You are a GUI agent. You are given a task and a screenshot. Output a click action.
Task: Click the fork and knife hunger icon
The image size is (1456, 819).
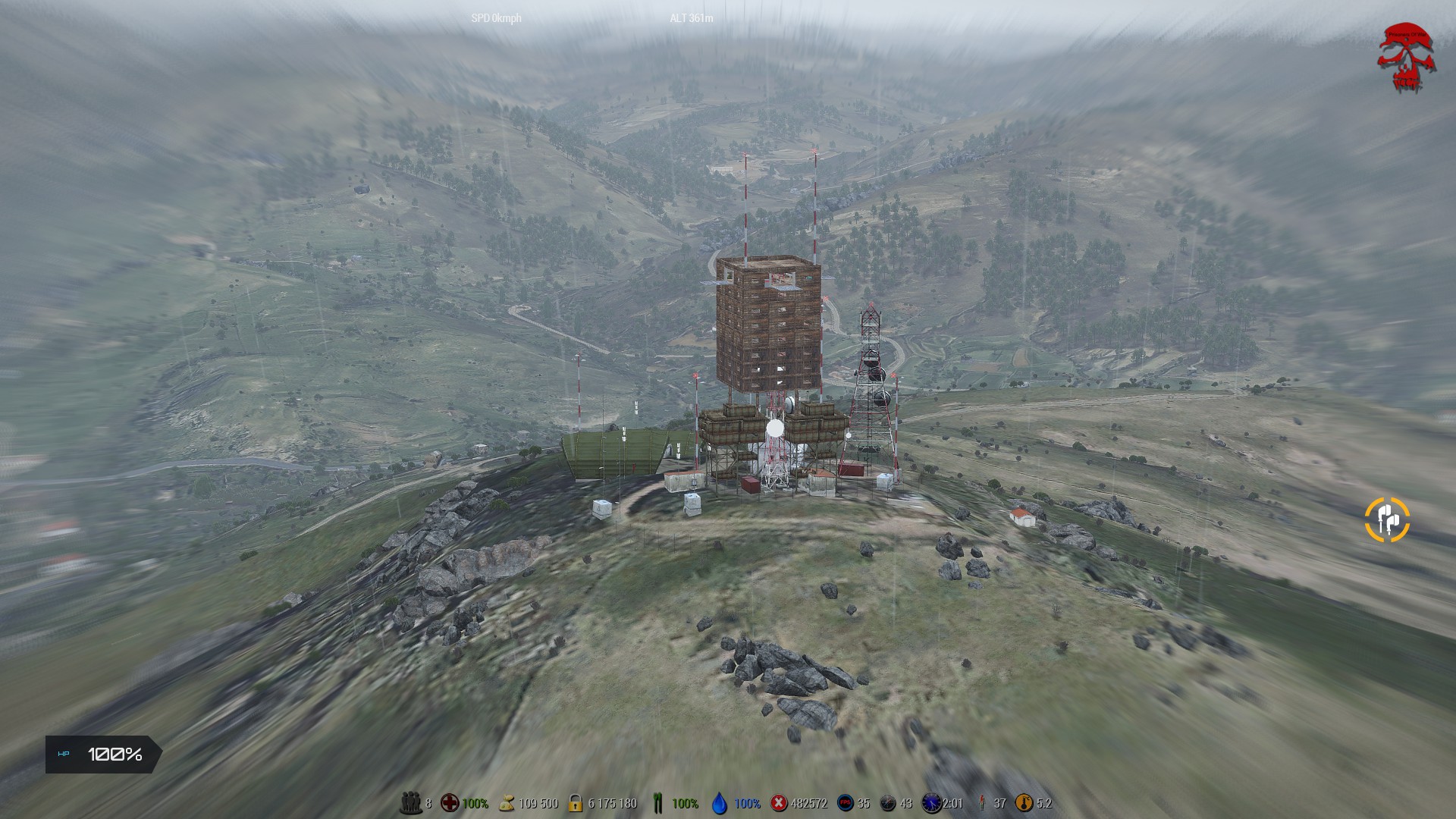click(x=657, y=803)
